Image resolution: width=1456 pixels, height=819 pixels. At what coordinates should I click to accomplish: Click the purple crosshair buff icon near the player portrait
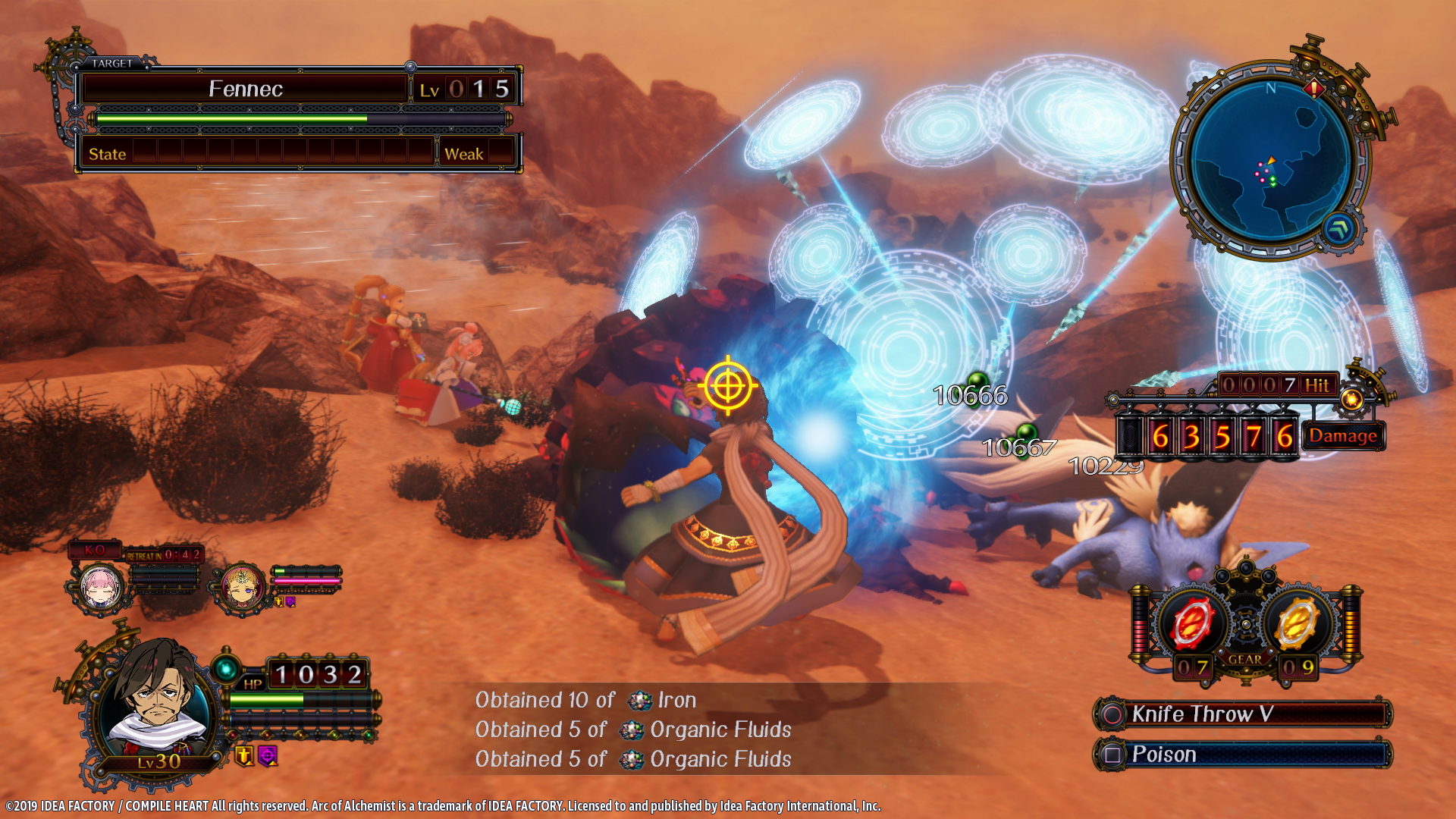click(x=267, y=756)
